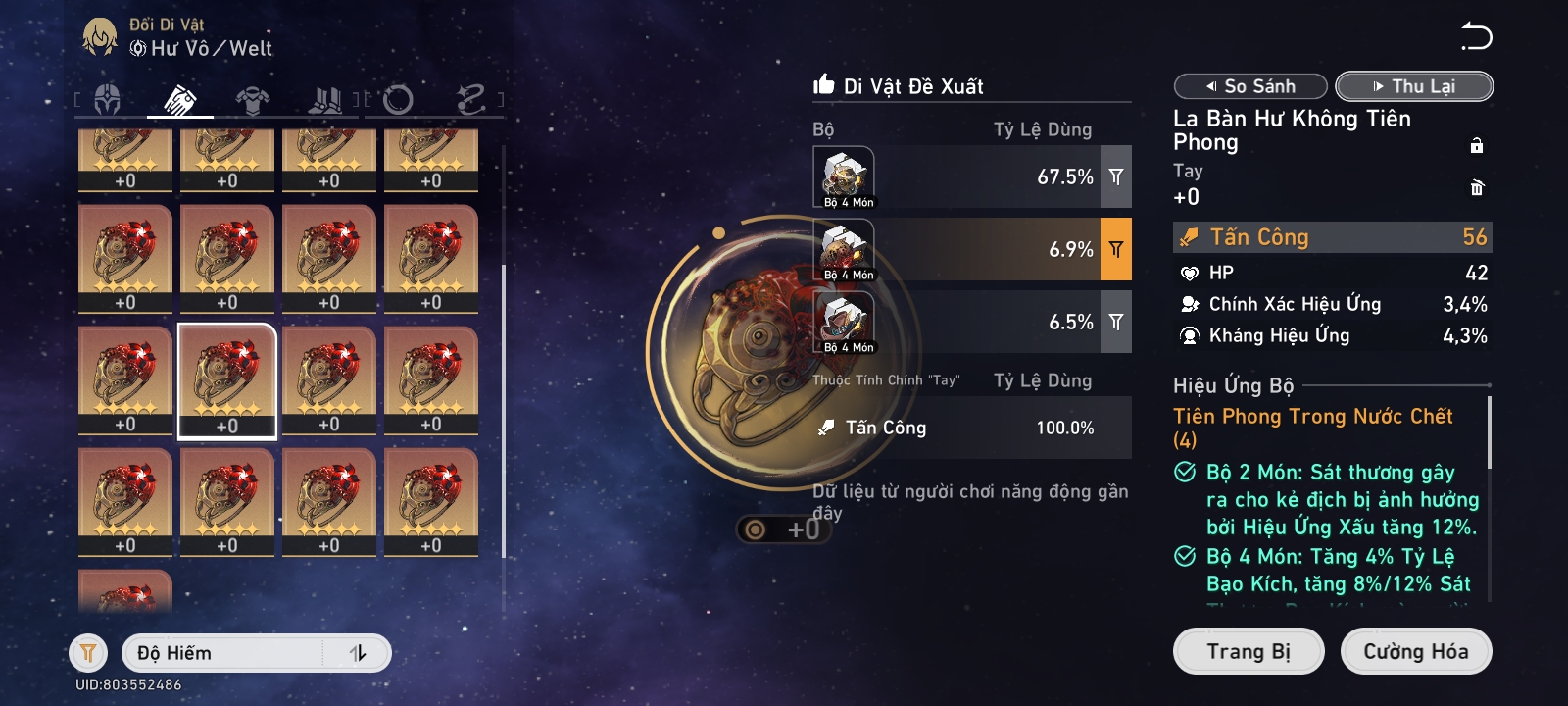Image resolution: width=1568 pixels, height=706 pixels.
Task: Equip relic with Trang Bị button
Action: pos(1249,652)
